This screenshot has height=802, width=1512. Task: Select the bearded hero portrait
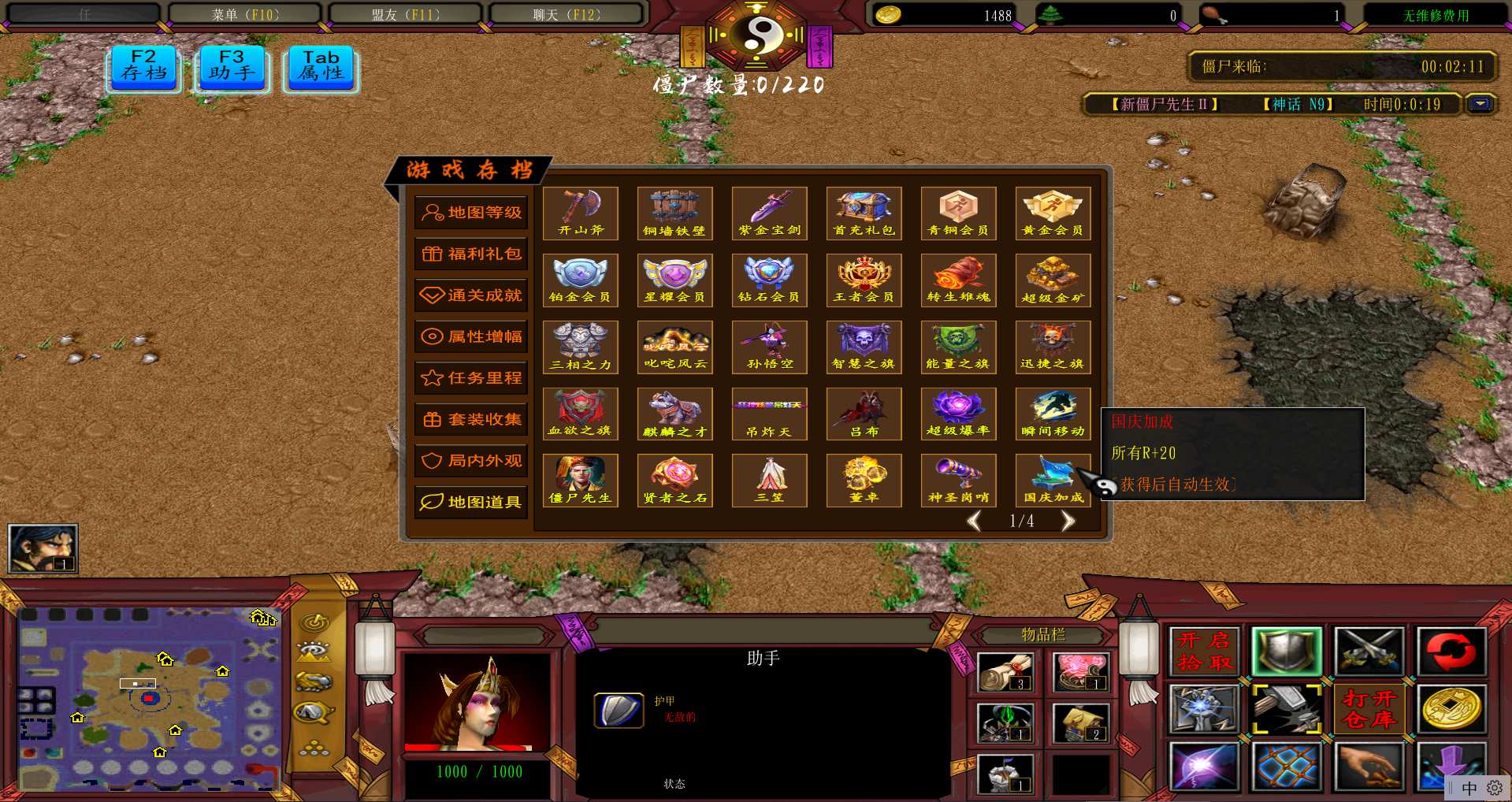click(43, 548)
